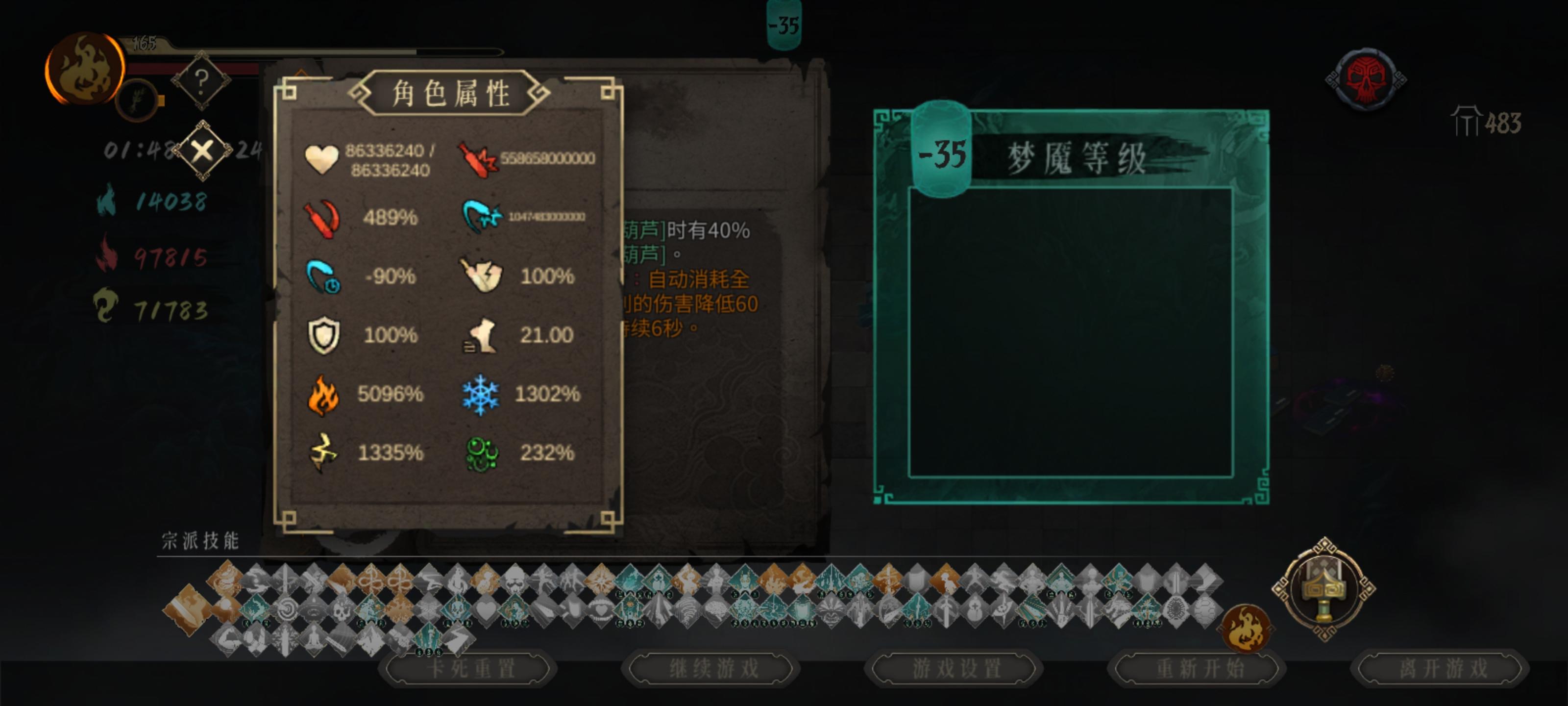Select the shield defense stat icon

coord(326,336)
